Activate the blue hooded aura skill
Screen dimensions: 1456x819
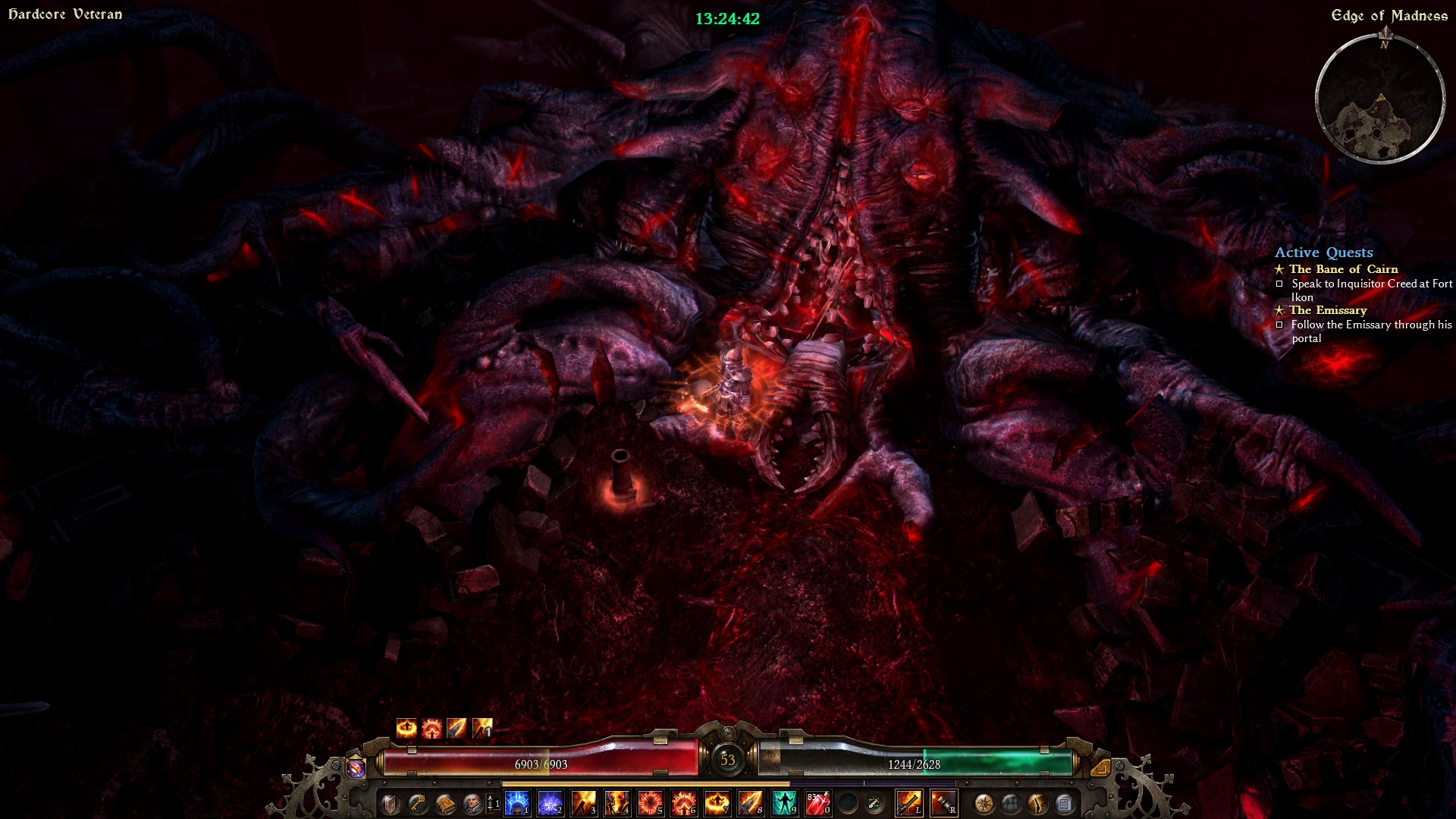[517, 802]
